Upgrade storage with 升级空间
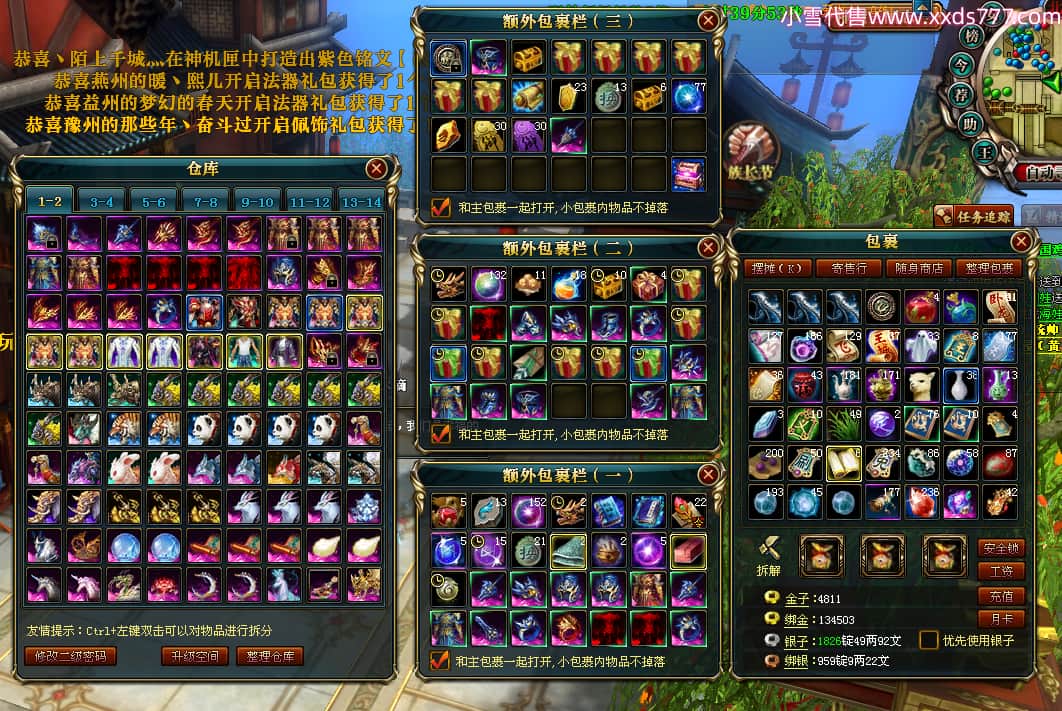This screenshot has height=711, width=1062. 194,656
